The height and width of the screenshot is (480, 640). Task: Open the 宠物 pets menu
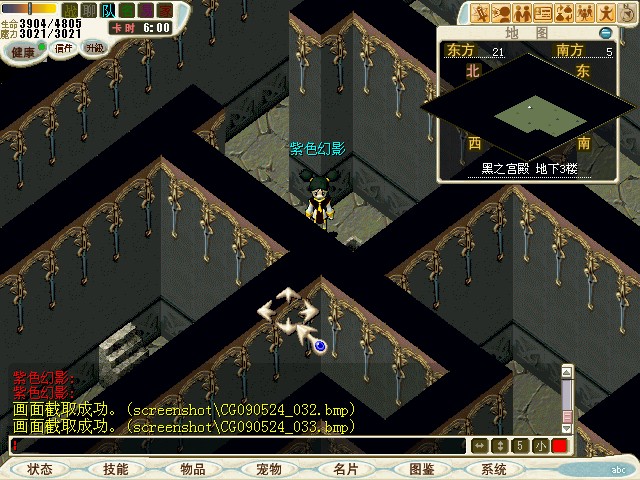click(x=268, y=469)
